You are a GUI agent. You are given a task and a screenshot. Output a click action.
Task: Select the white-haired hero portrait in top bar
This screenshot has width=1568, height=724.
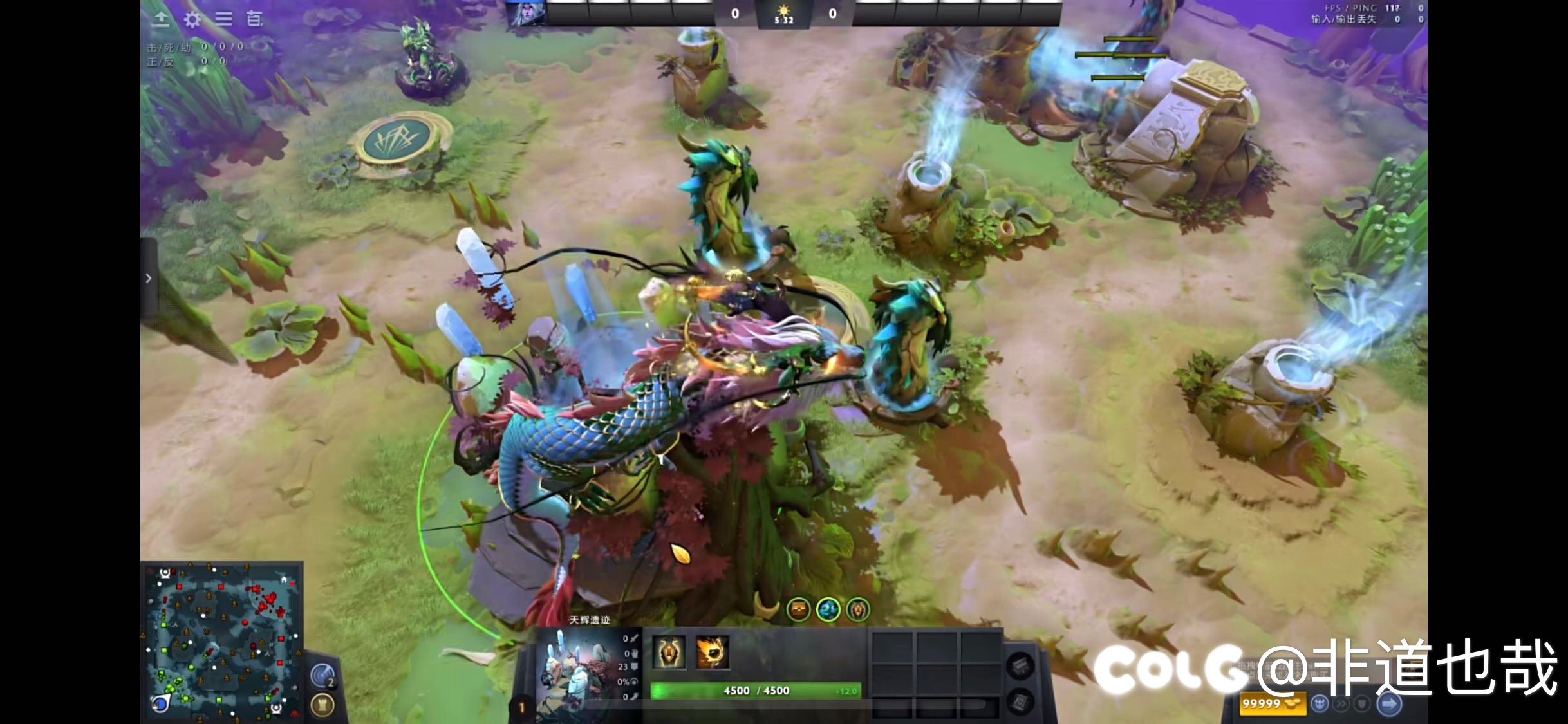point(527,13)
